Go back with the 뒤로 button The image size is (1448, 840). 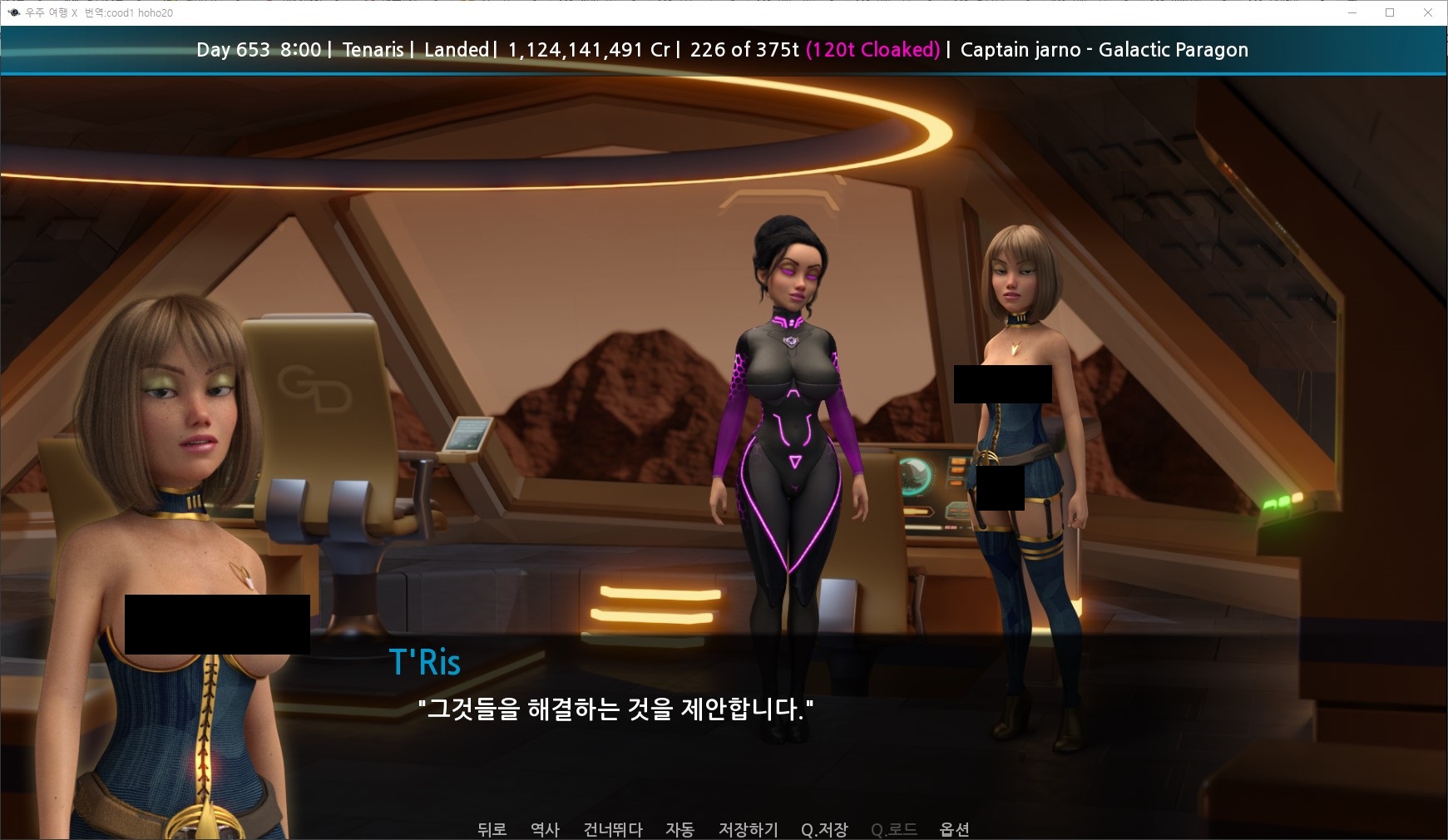click(492, 829)
